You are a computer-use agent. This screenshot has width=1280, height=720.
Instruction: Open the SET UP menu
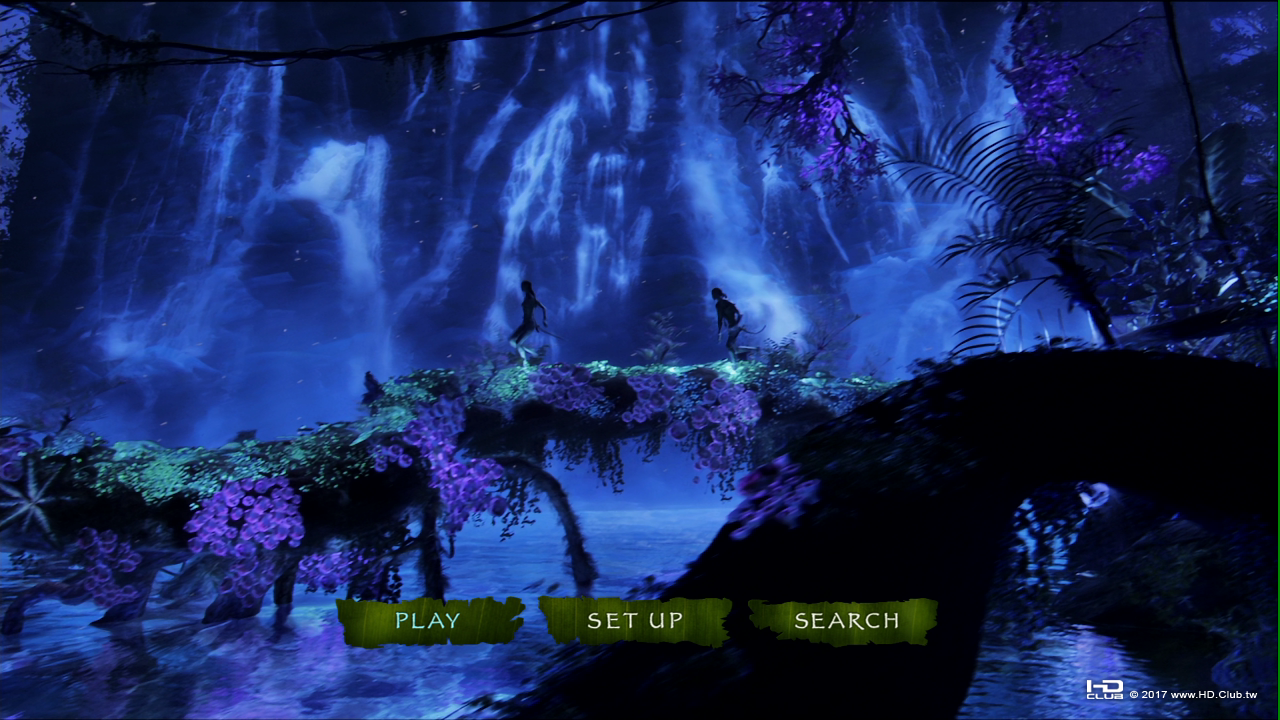click(x=635, y=621)
